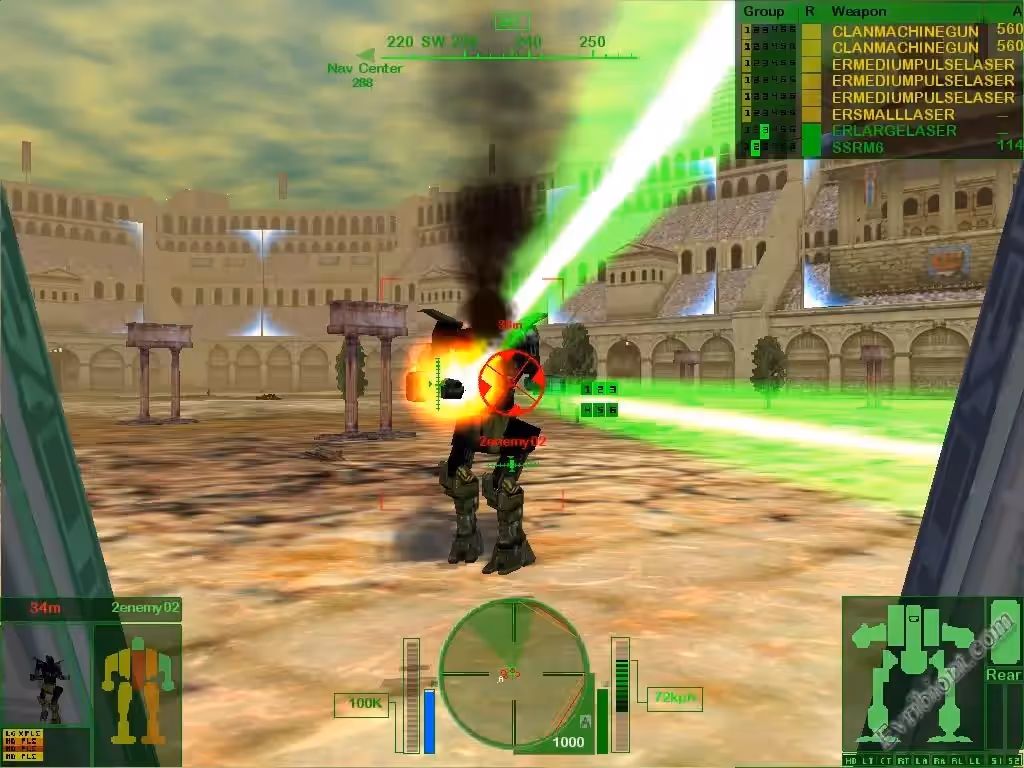Select the Rear armor view panel
Image resolution: width=1024 pixels, height=768 pixels.
pyautogui.click(x=1003, y=675)
